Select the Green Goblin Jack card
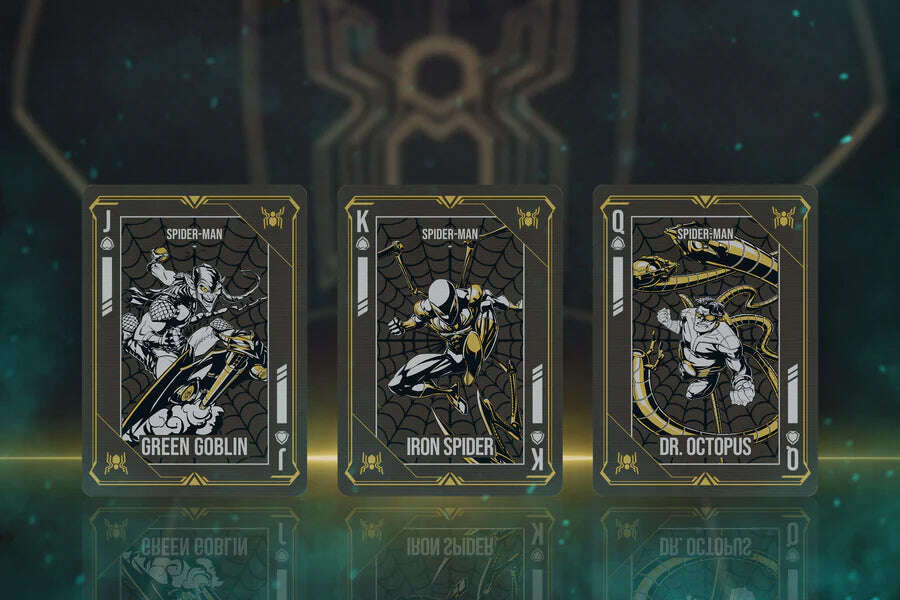The height and width of the screenshot is (600, 900). click(x=194, y=340)
